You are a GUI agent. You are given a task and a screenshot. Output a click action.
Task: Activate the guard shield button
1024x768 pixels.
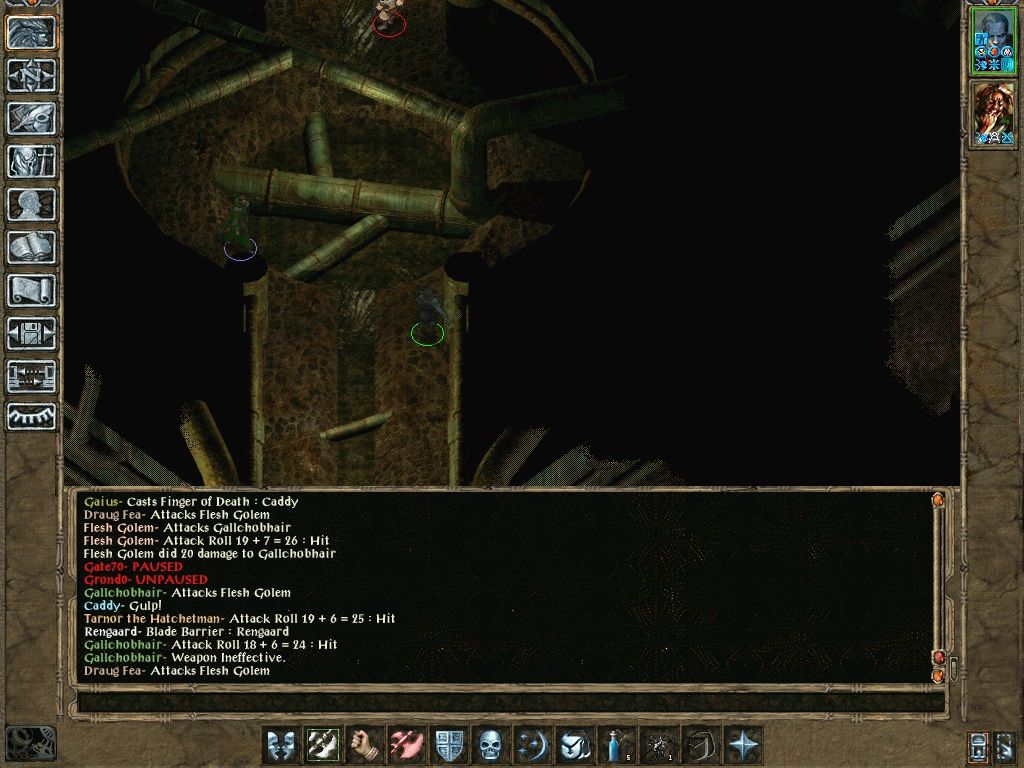[448, 745]
